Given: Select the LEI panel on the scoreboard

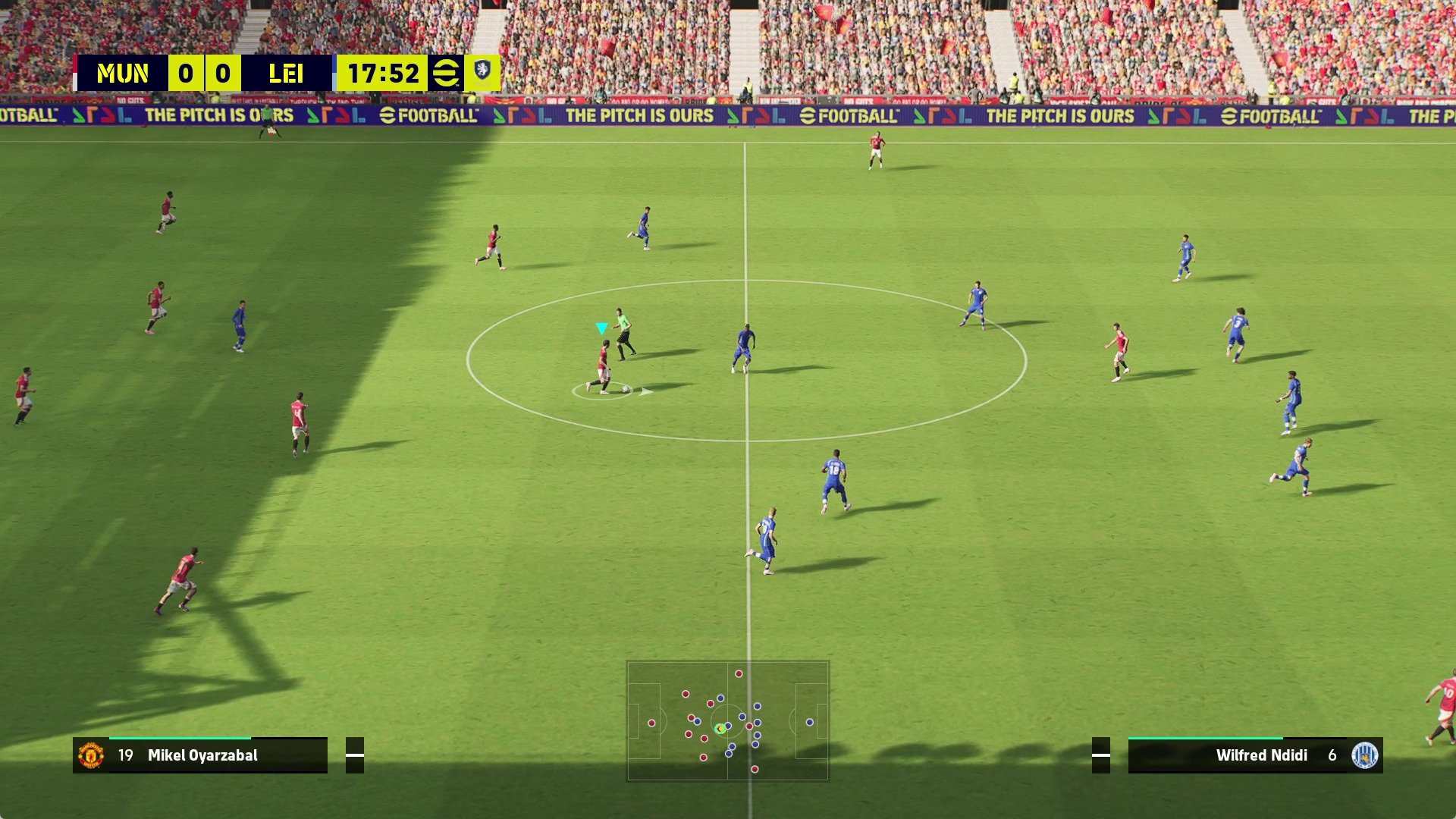Looking at the screenshot, I should point(287,73).
